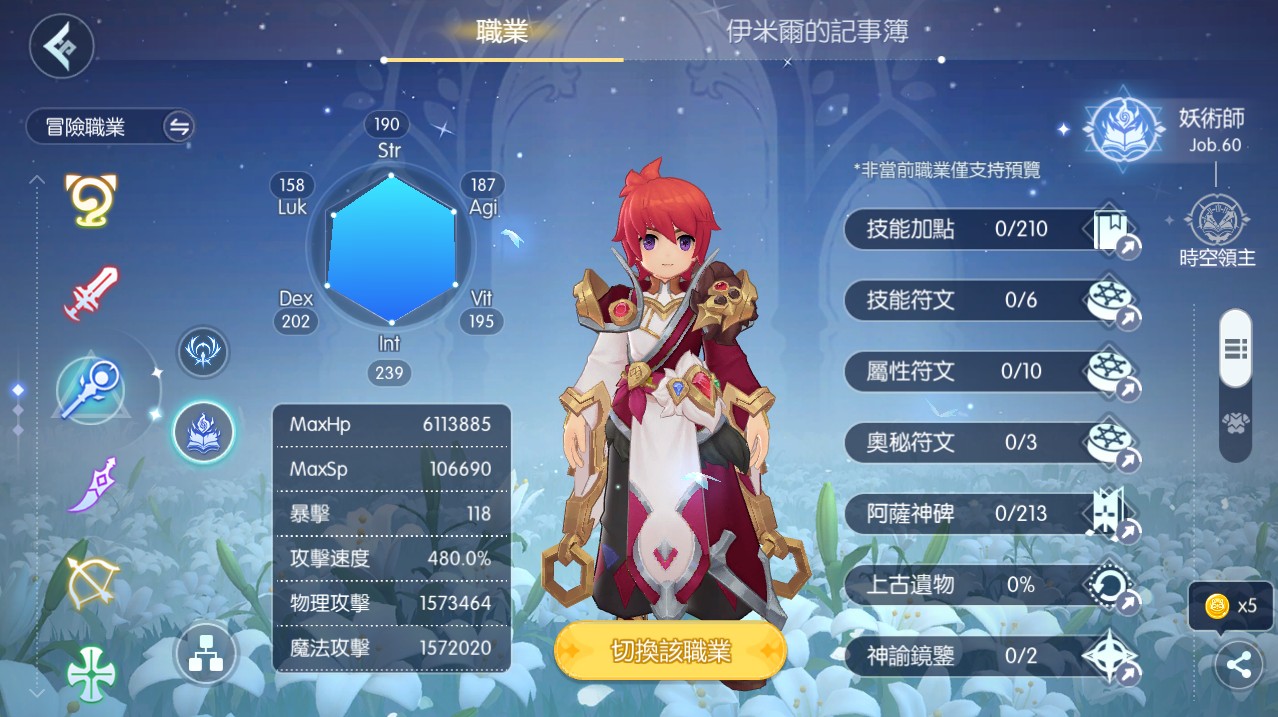The width and height of the screenshot is (1278, 717).
Task: Open the 神諭鏡鑒 oracle mirror entry
Action: pyautogui.click(x=990, y=656)
